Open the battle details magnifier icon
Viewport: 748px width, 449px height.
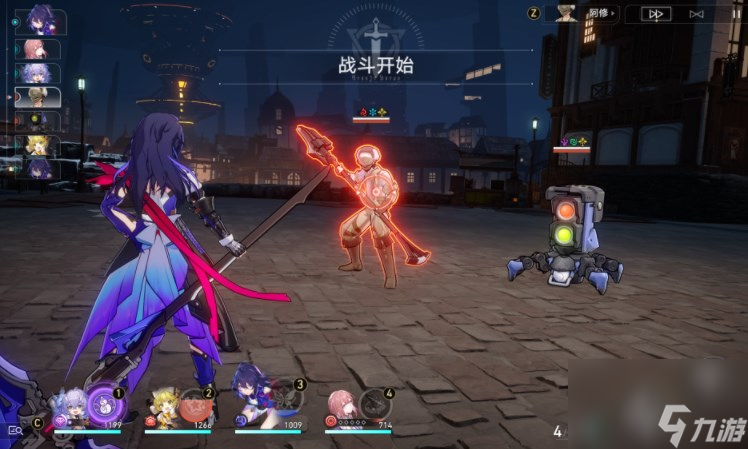(14, 429)
